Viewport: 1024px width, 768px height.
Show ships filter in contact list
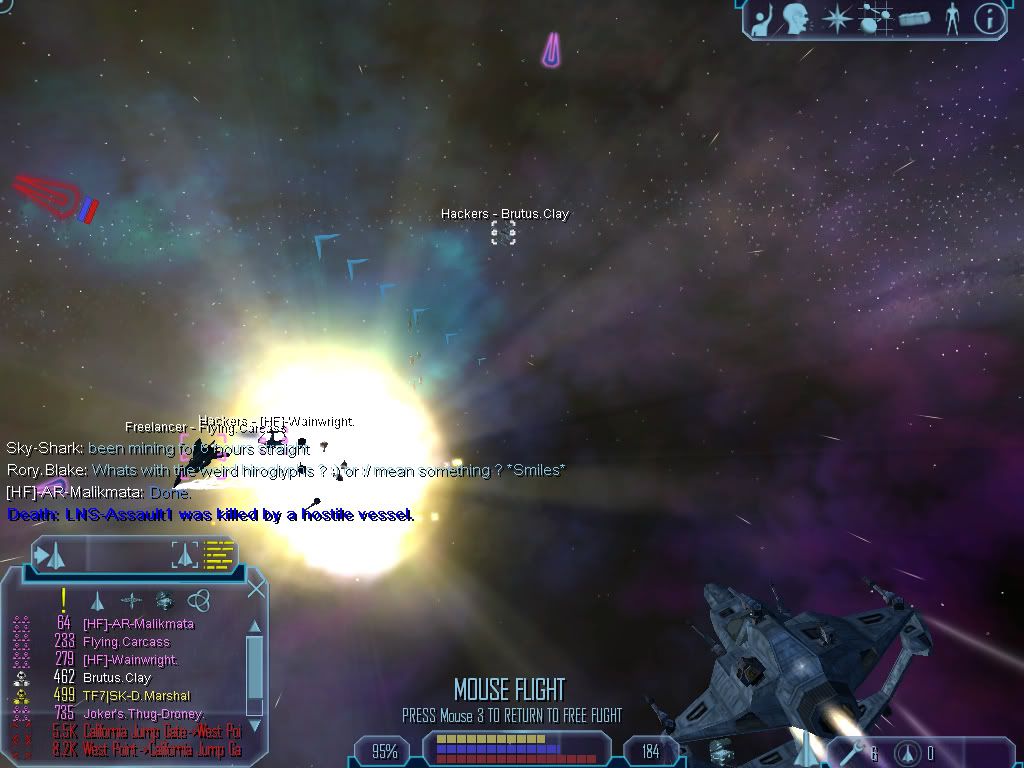point(97,601)
